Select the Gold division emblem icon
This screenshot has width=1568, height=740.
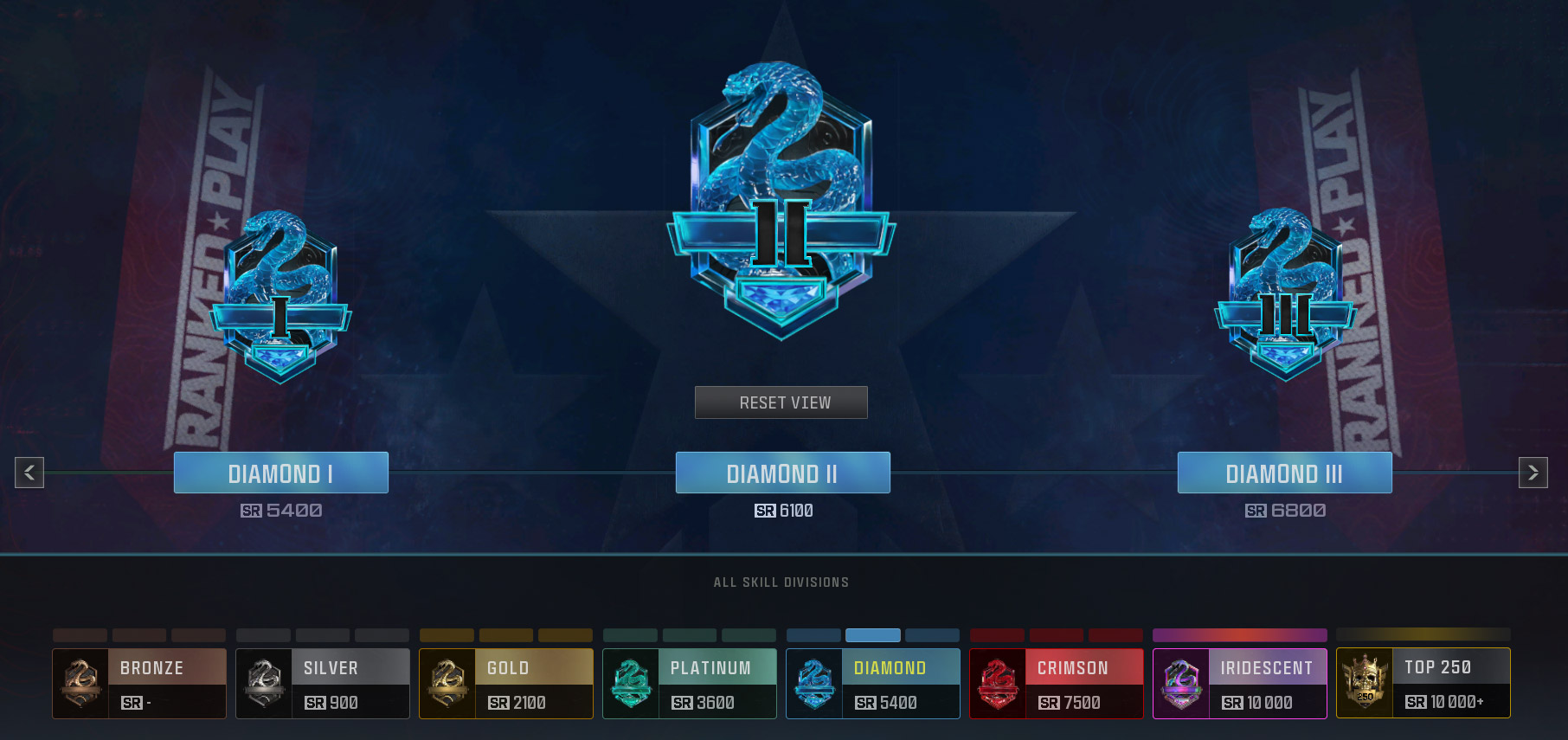click(447, 684)
